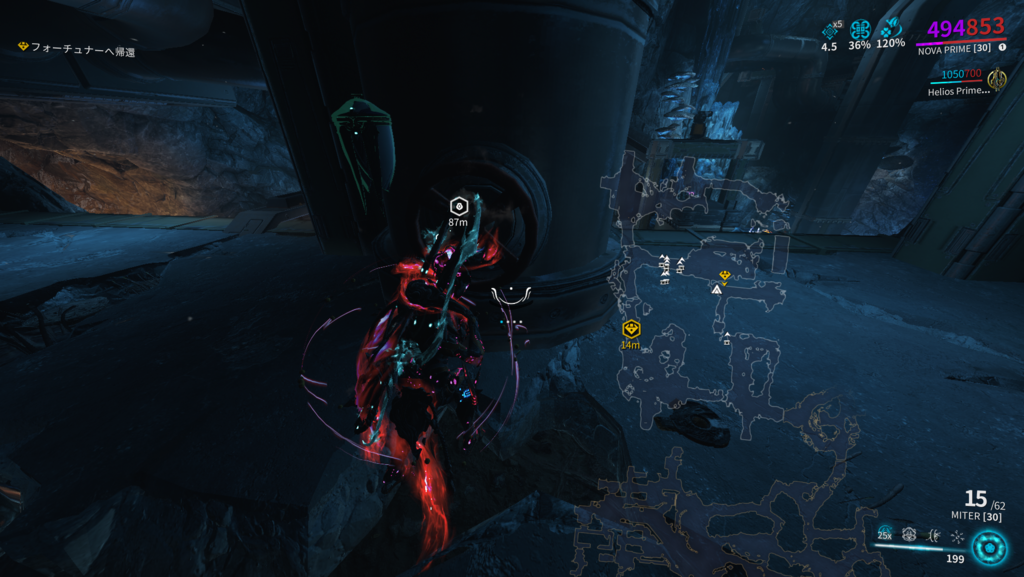Select the yellow 14m objective waypoint marker
This screenshot has width=1024, height=577.
point(630,329)
